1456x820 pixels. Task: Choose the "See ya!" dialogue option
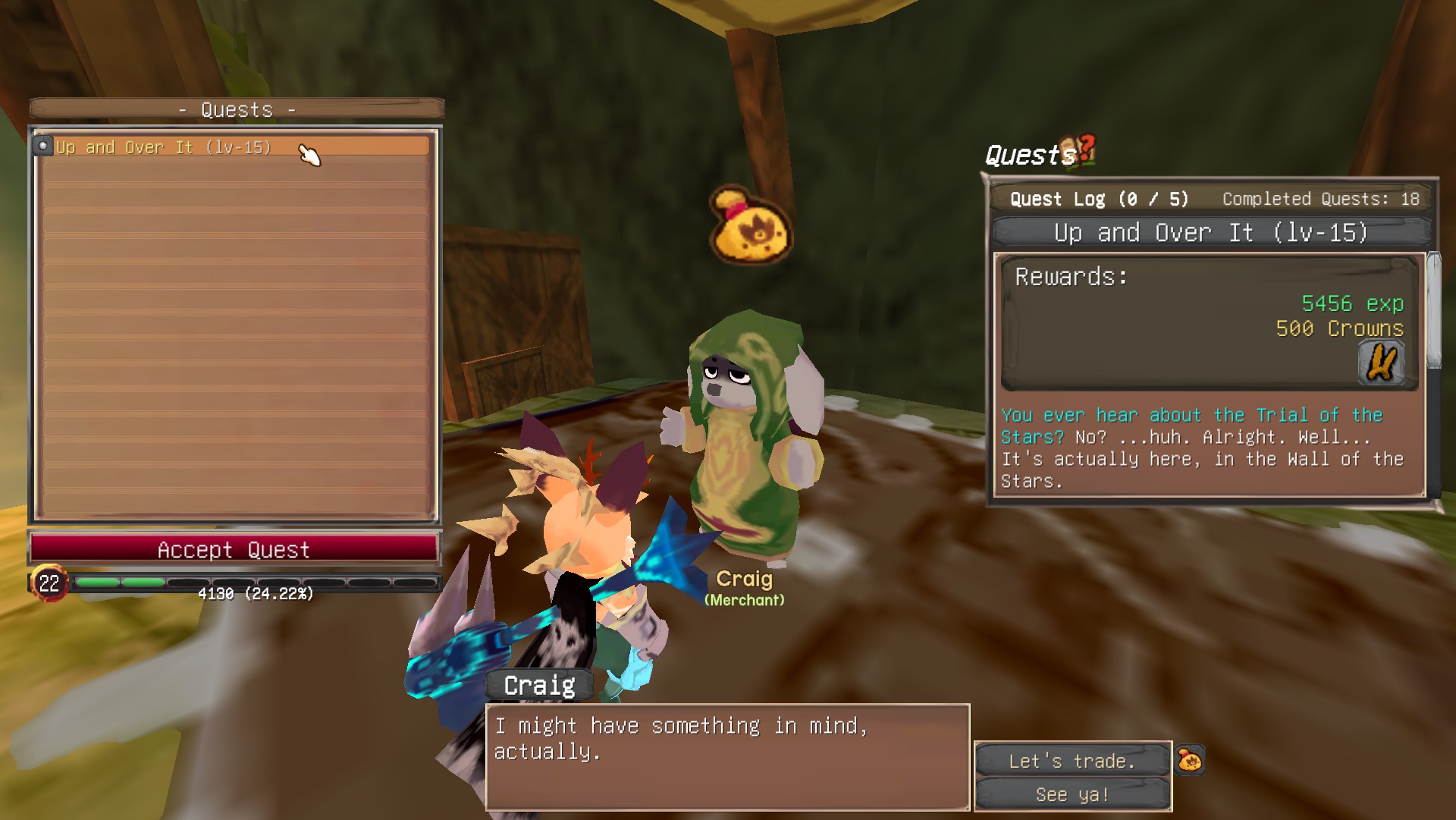pos(1072,794)
